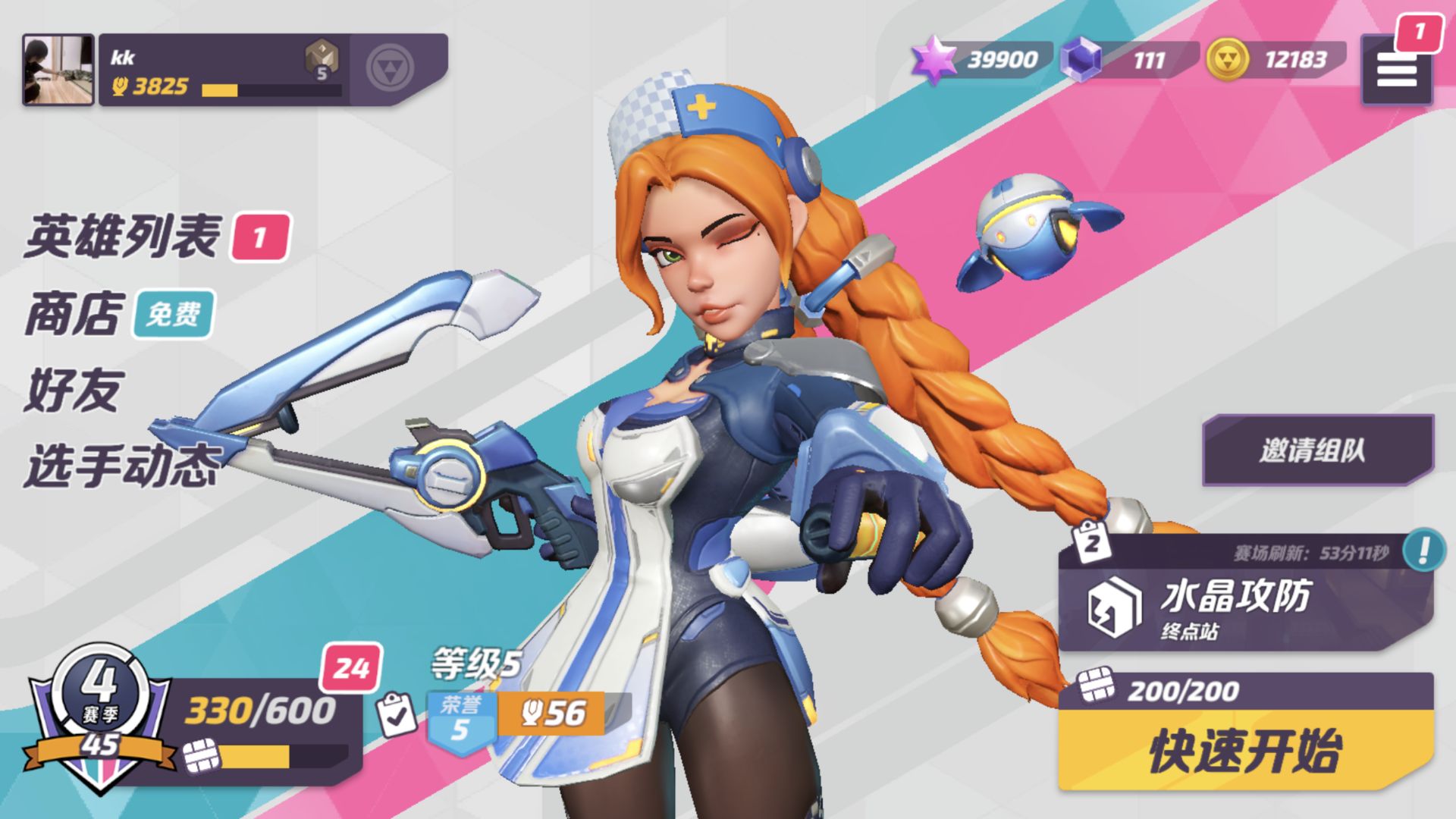
Task: Open the arena info exclamation icon
Action: [1422, 550]
